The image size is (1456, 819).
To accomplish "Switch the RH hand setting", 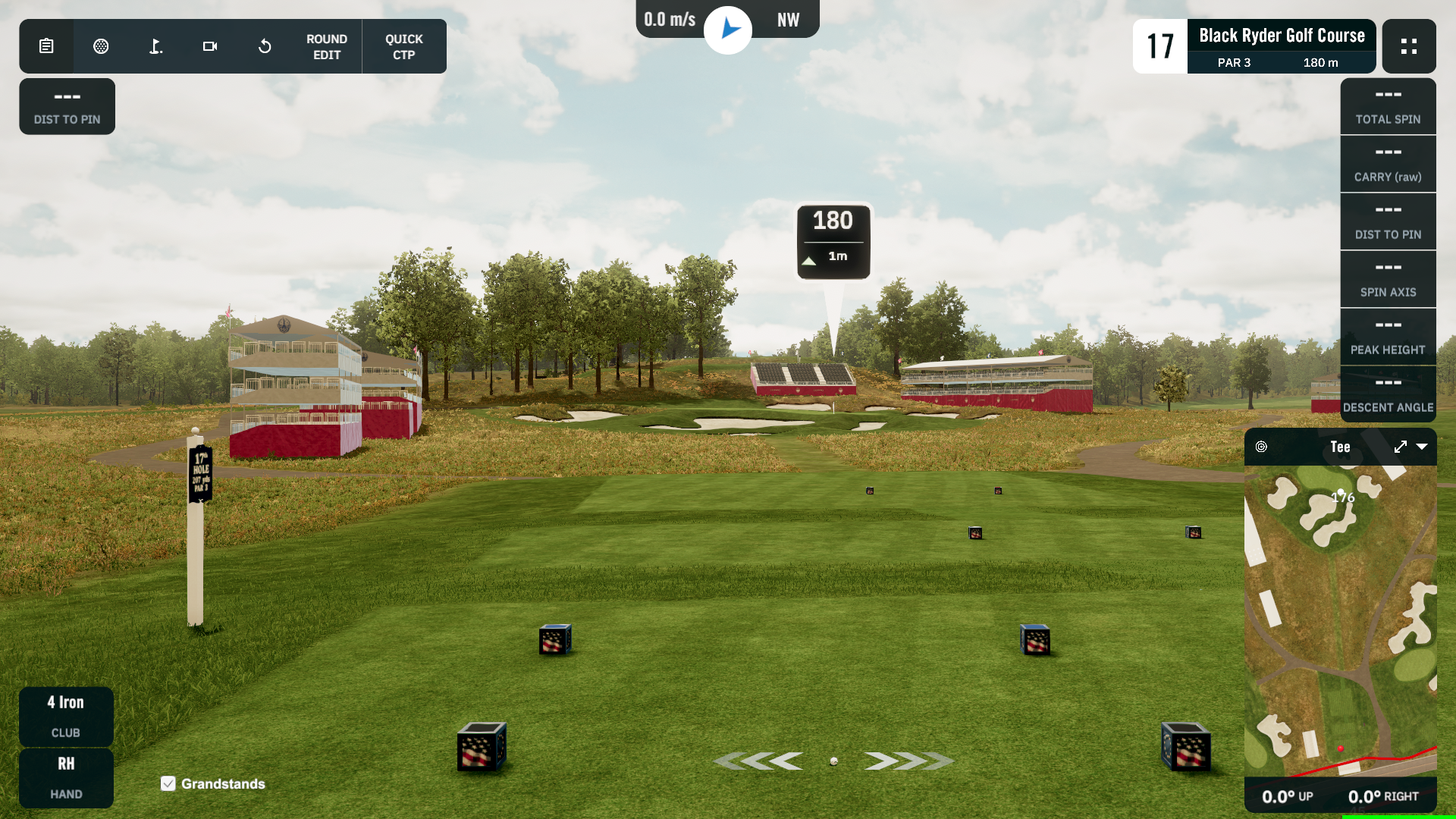I will point(66,777).
